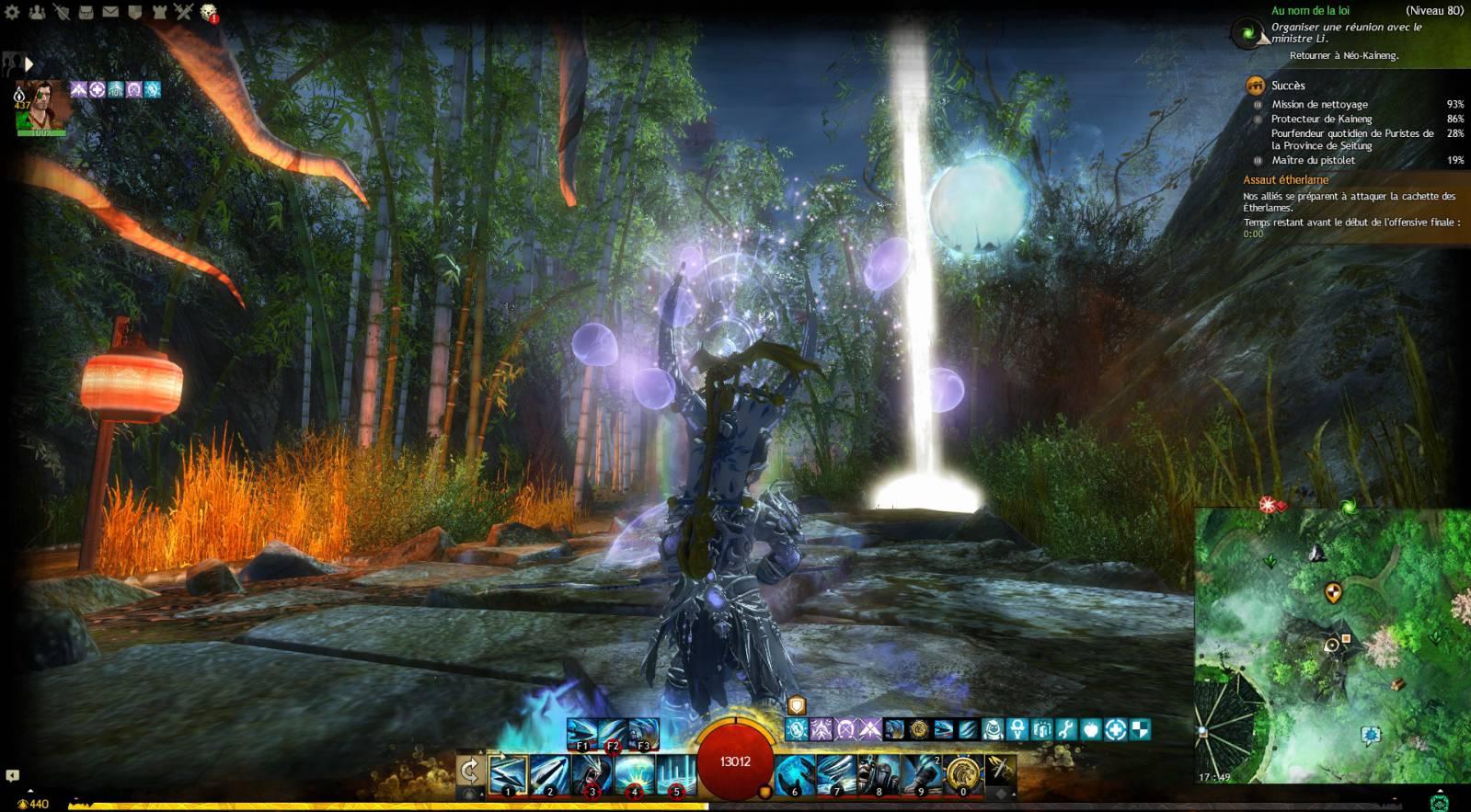The height and width of the screenshot is (812, 1471).
Task: Open the guild shield icon
Action: [x=134, y=12]
